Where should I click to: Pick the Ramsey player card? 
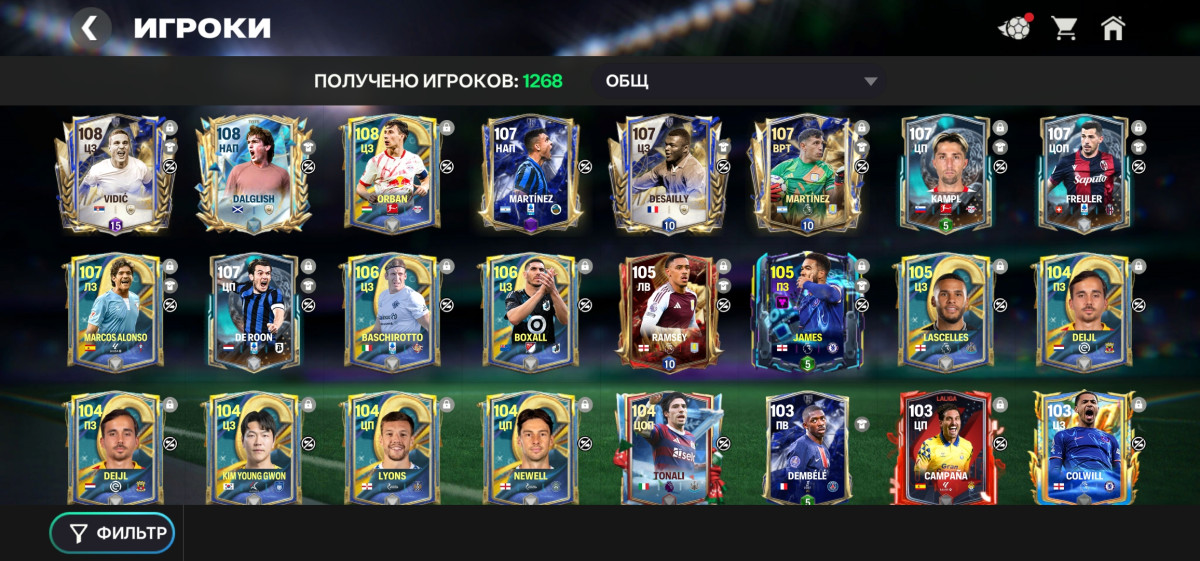pyautogui.click(x=668, y=312)
